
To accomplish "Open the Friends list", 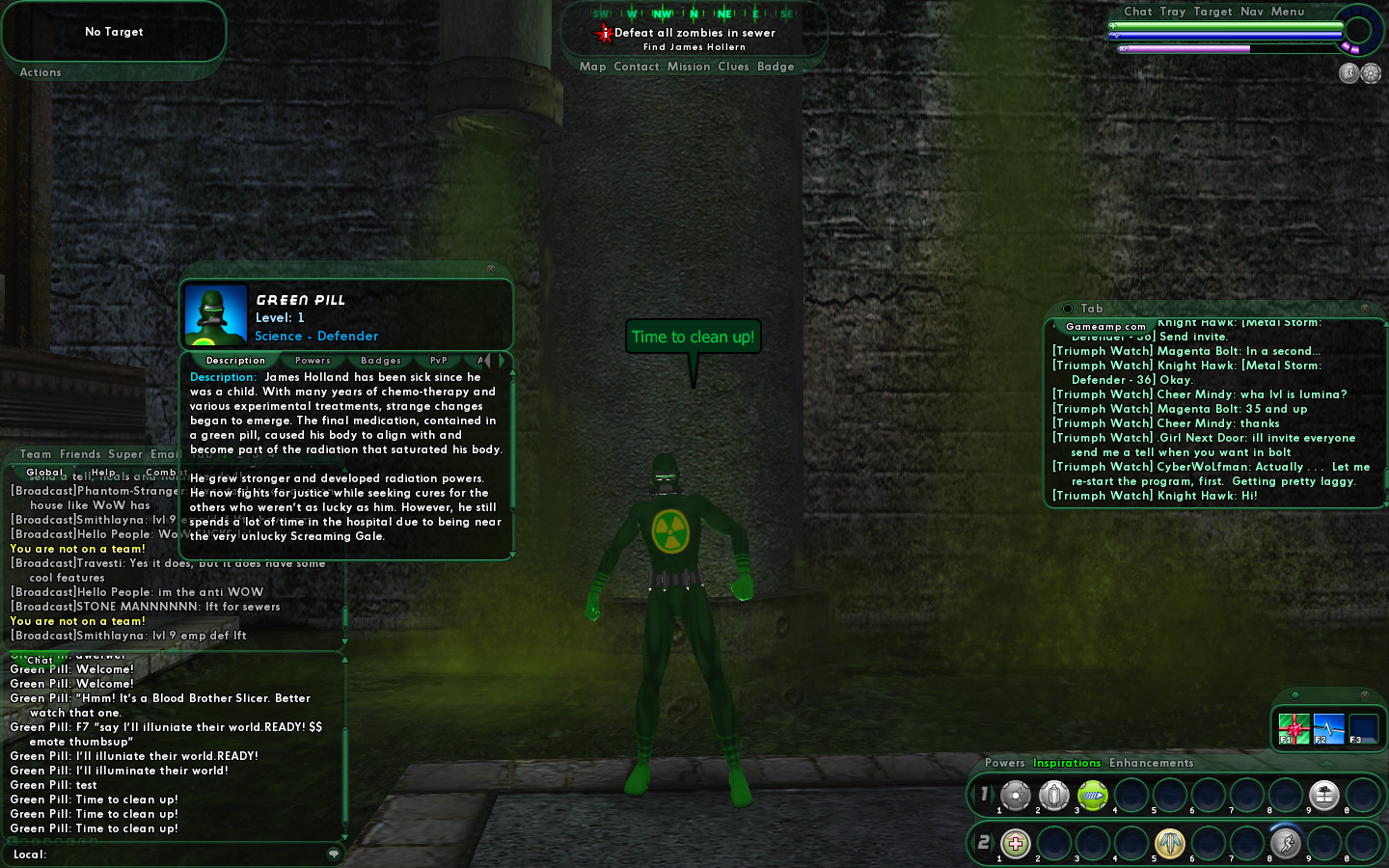I will pyautogui.click(x=80, y=454).
